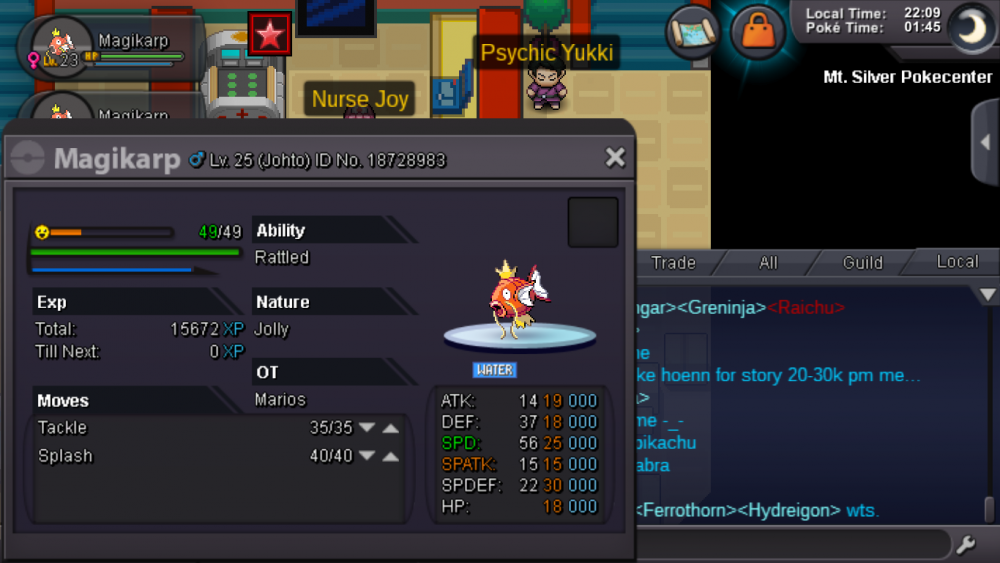Toggle the day-night moon clock icon
Viewport: 1000px width, 563px height.
[968, 28]
